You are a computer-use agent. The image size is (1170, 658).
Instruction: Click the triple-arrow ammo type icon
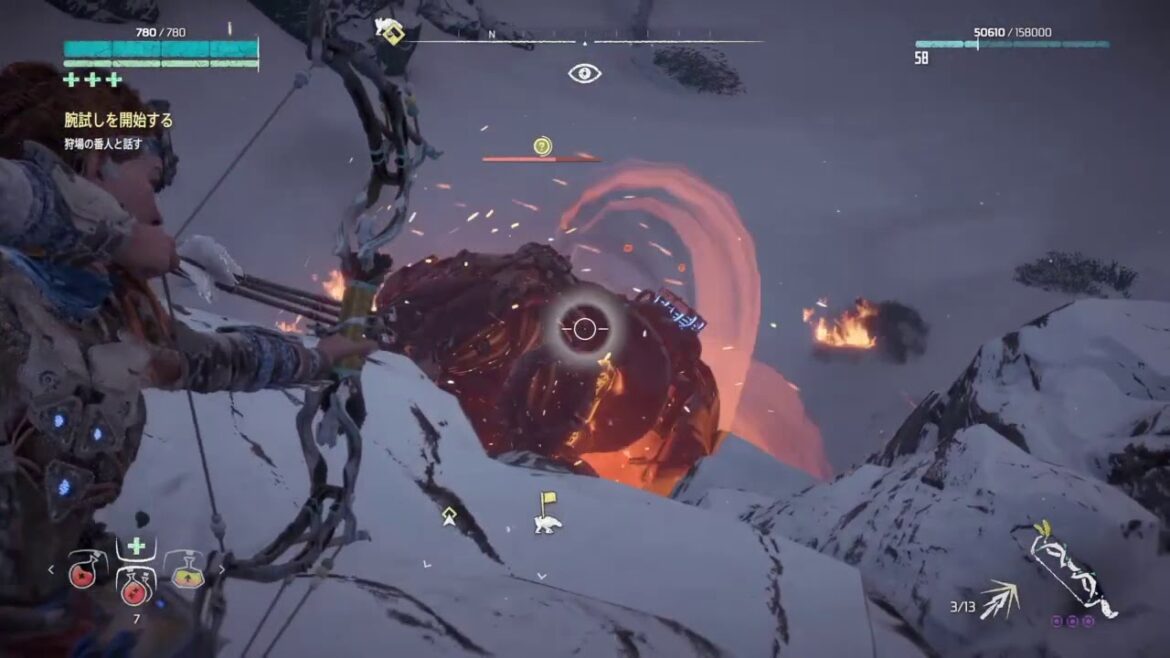click(998, 600)
